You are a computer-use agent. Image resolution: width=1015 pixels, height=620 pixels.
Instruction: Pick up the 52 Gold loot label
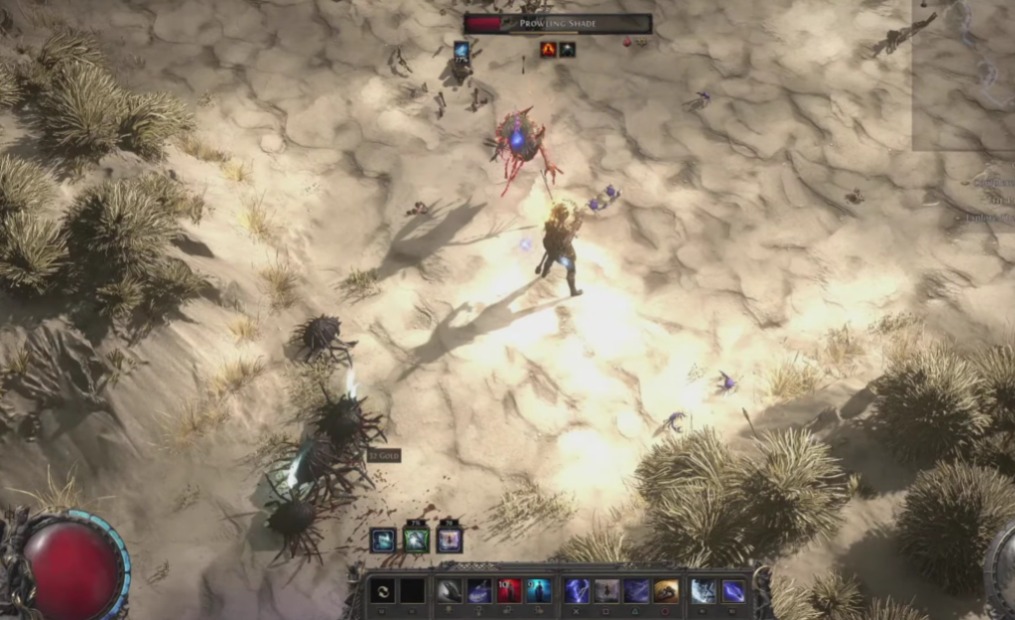[383, 456]
